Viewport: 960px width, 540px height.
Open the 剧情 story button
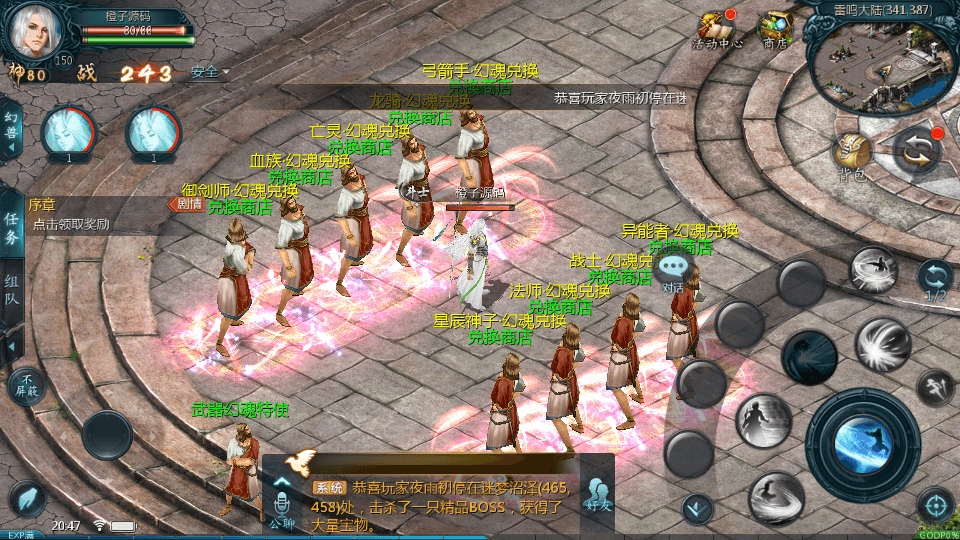(x=187, y=204)
